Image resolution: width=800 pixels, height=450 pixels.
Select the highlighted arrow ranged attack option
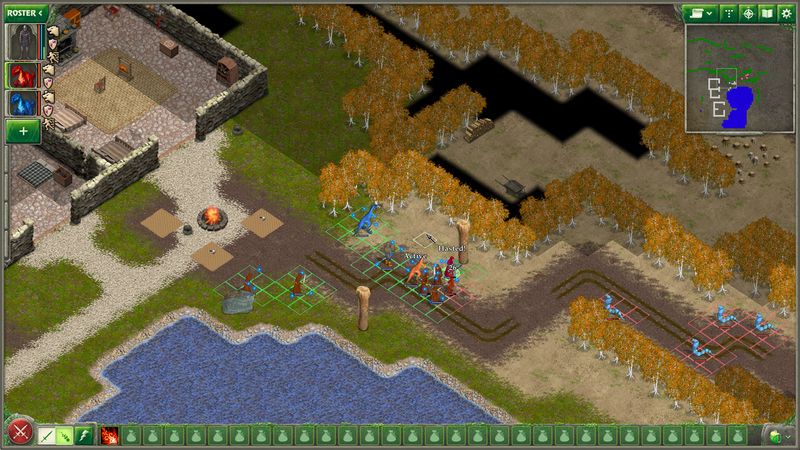tap(66, 435)
